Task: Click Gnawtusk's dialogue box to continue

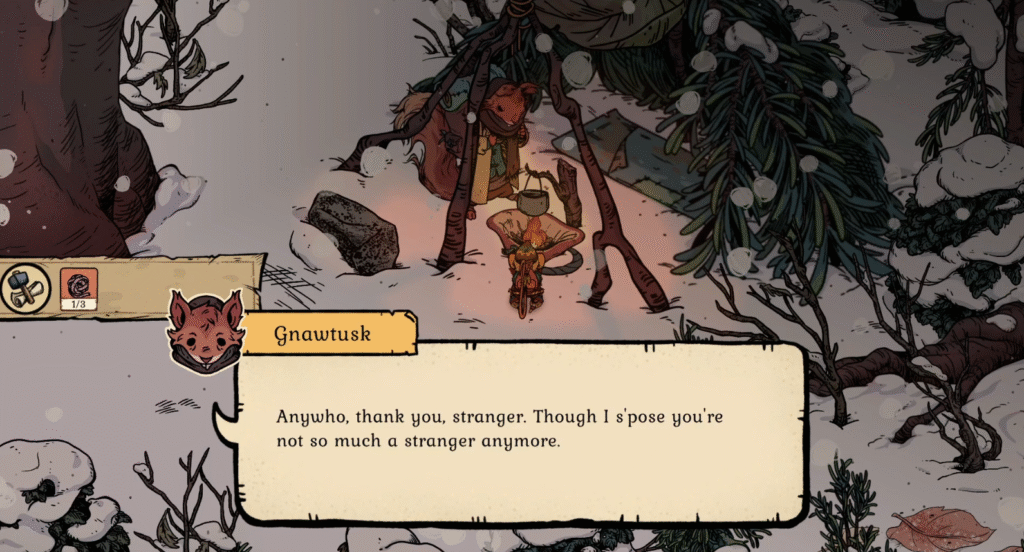Action: 520,430
